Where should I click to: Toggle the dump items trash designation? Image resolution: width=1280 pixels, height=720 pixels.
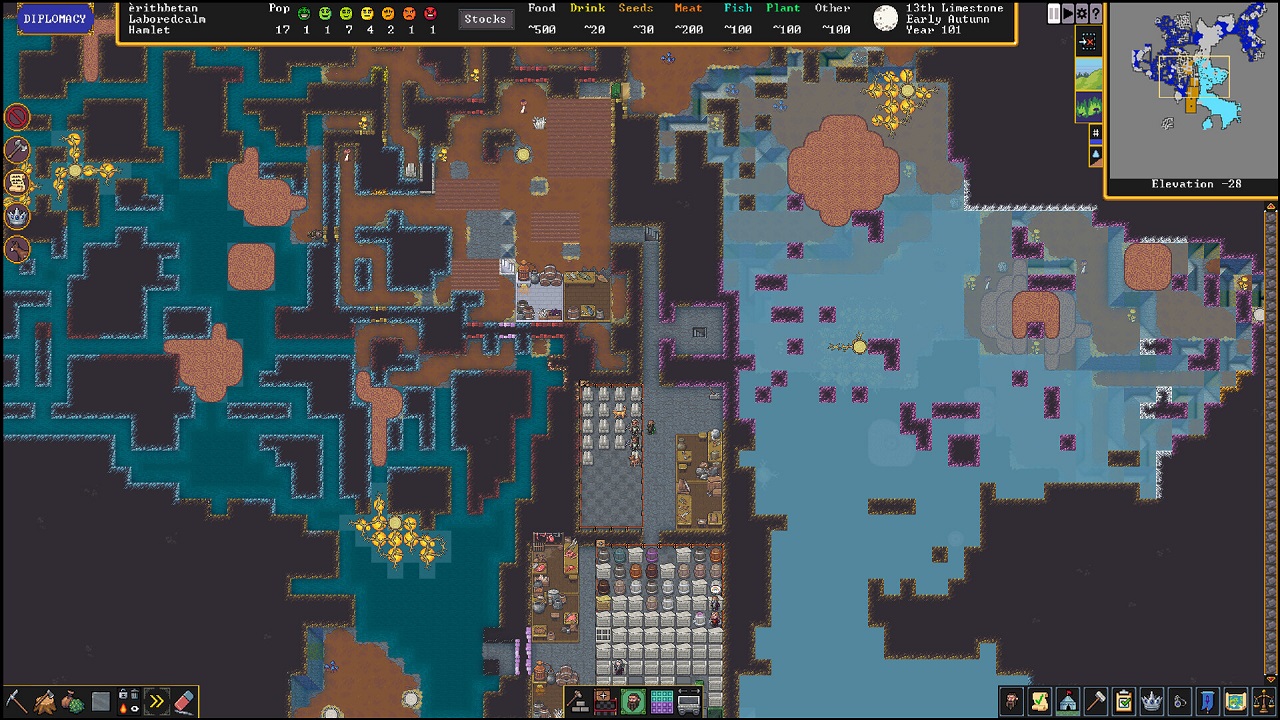(x=135, y=694)
